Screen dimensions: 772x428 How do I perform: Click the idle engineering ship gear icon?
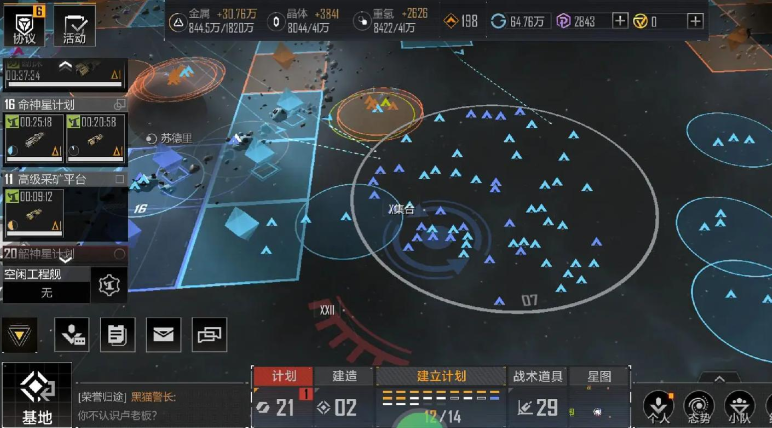click(x=108, y=285)
